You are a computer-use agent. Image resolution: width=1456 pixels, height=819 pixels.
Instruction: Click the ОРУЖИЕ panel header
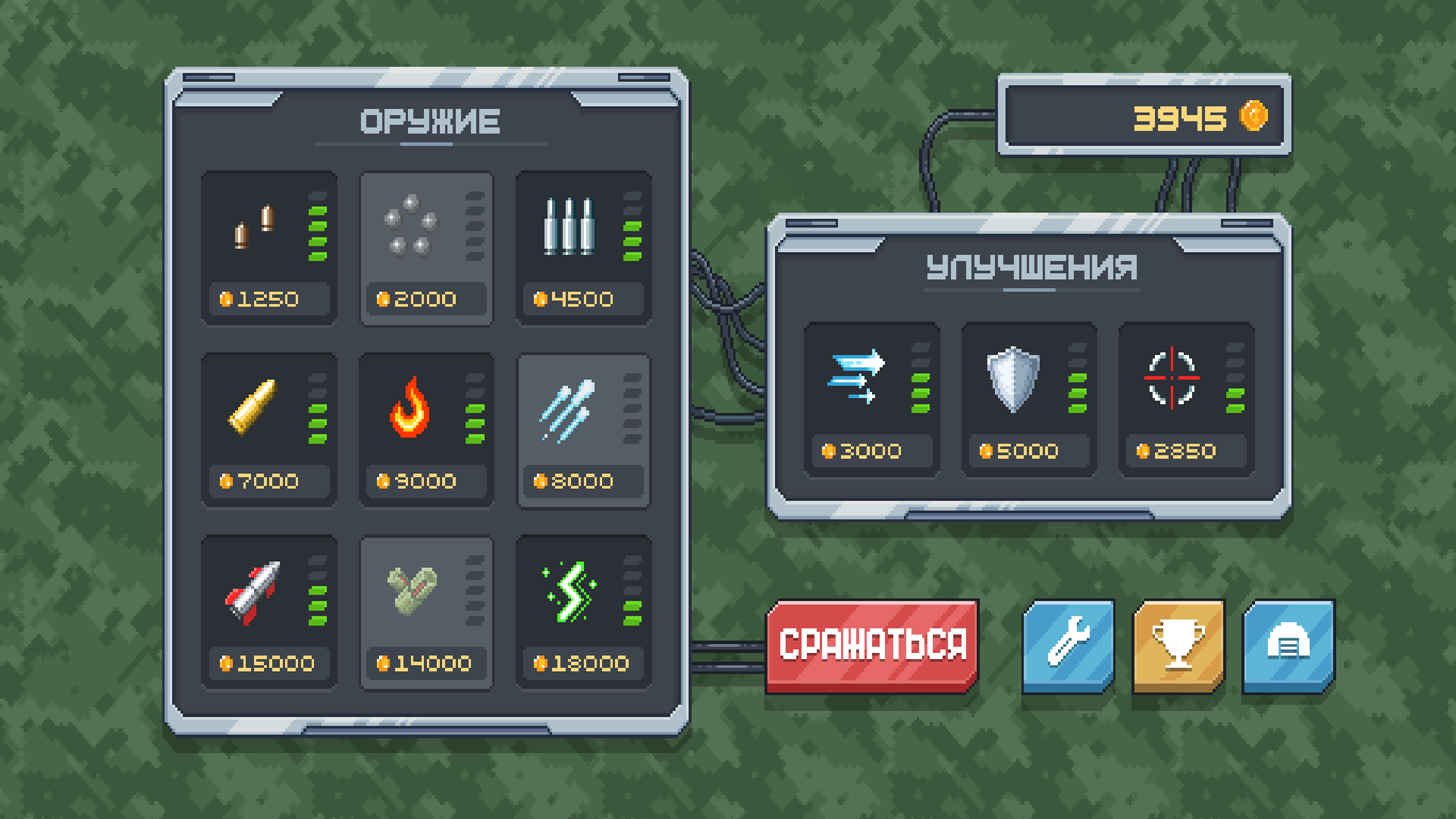point(431,121)
